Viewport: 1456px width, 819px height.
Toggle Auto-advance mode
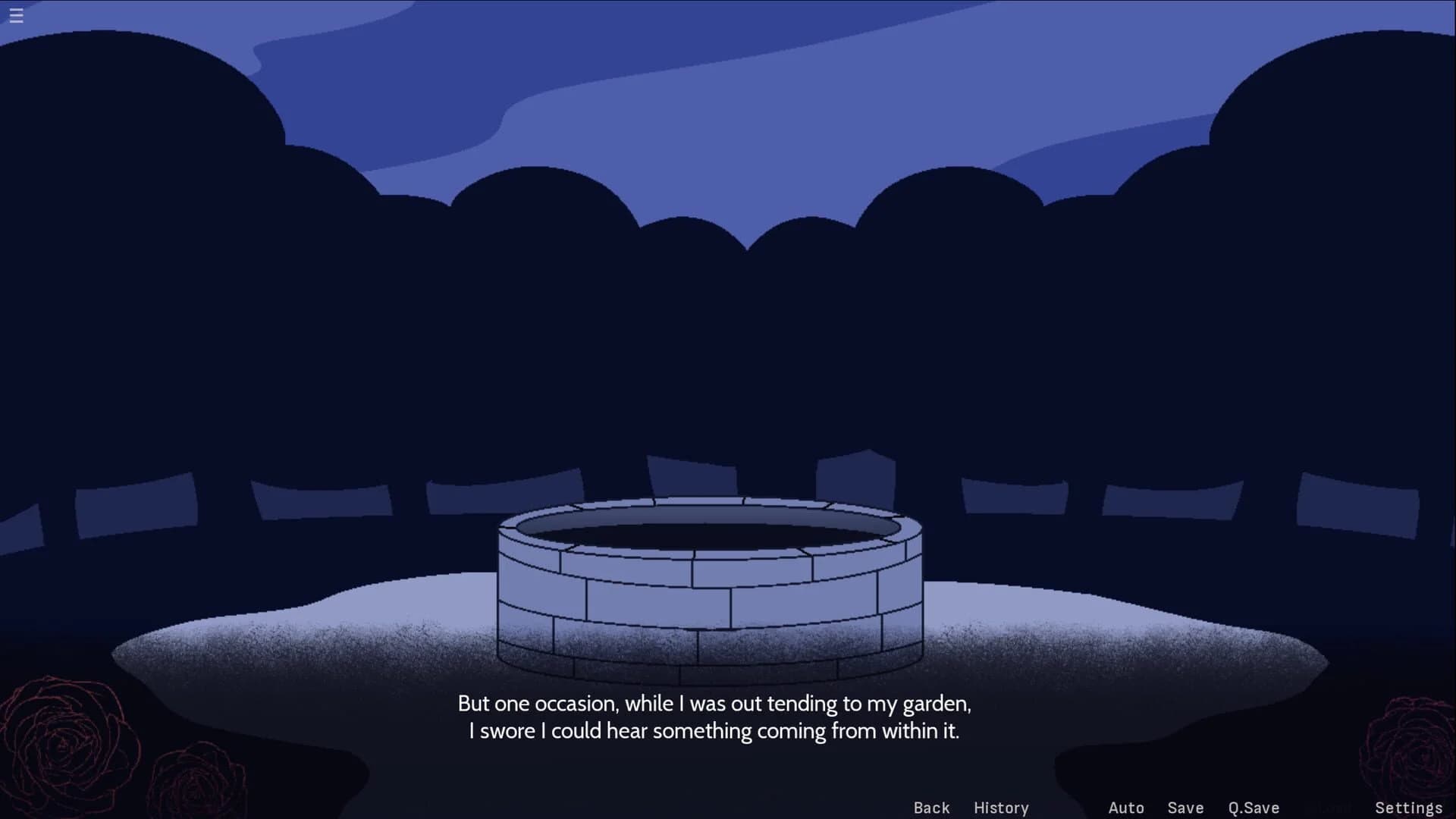point(1127,808)
